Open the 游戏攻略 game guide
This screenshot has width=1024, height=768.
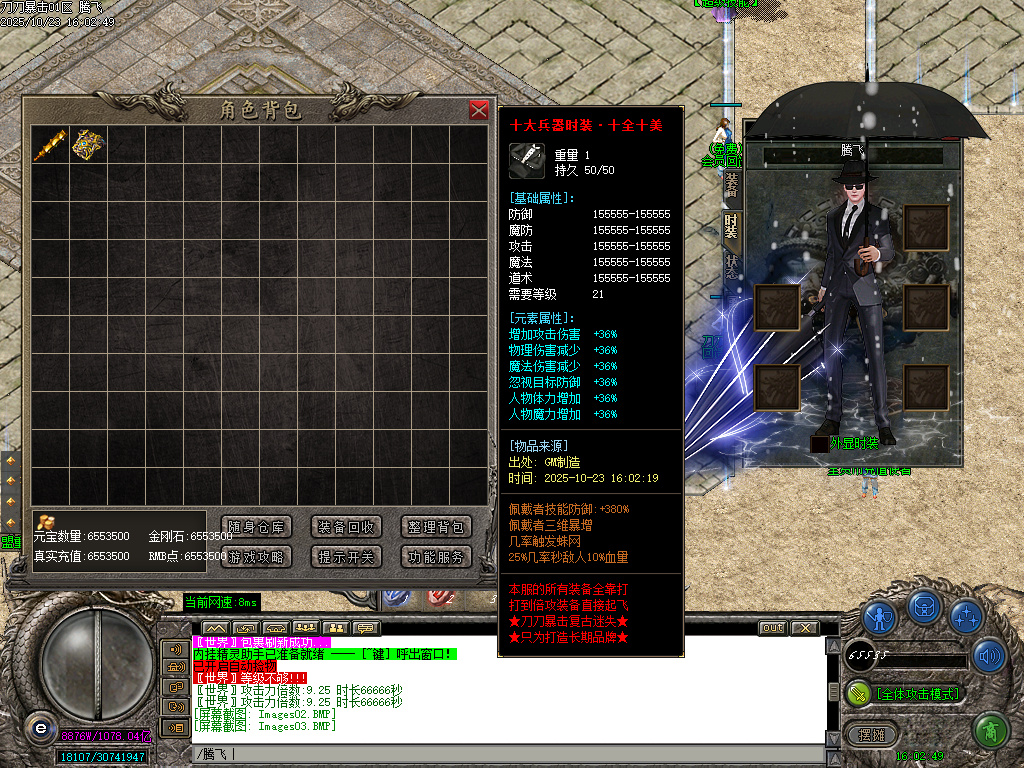256,557
